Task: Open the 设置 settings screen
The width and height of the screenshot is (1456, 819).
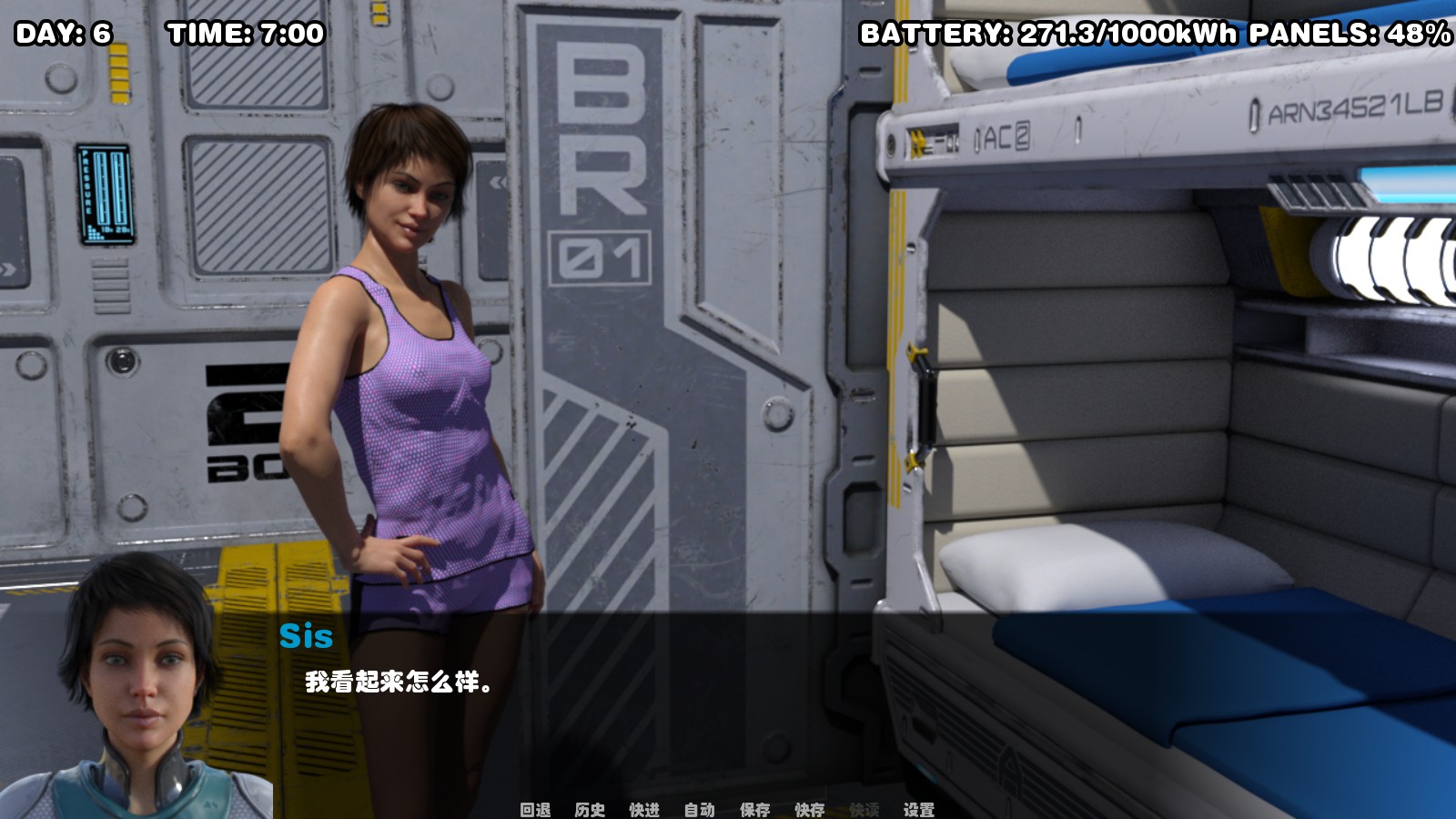Action: click(x=919, y=808)
